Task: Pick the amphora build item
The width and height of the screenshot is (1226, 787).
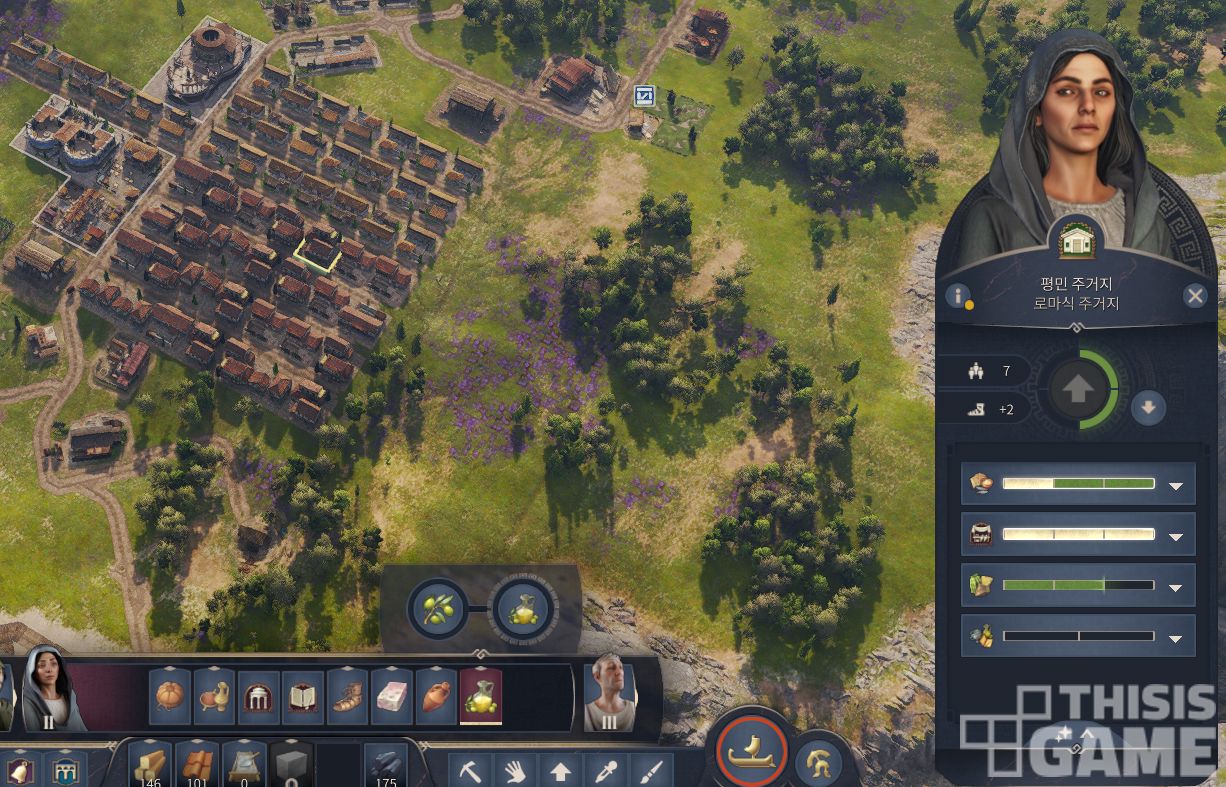Action: 436,697
